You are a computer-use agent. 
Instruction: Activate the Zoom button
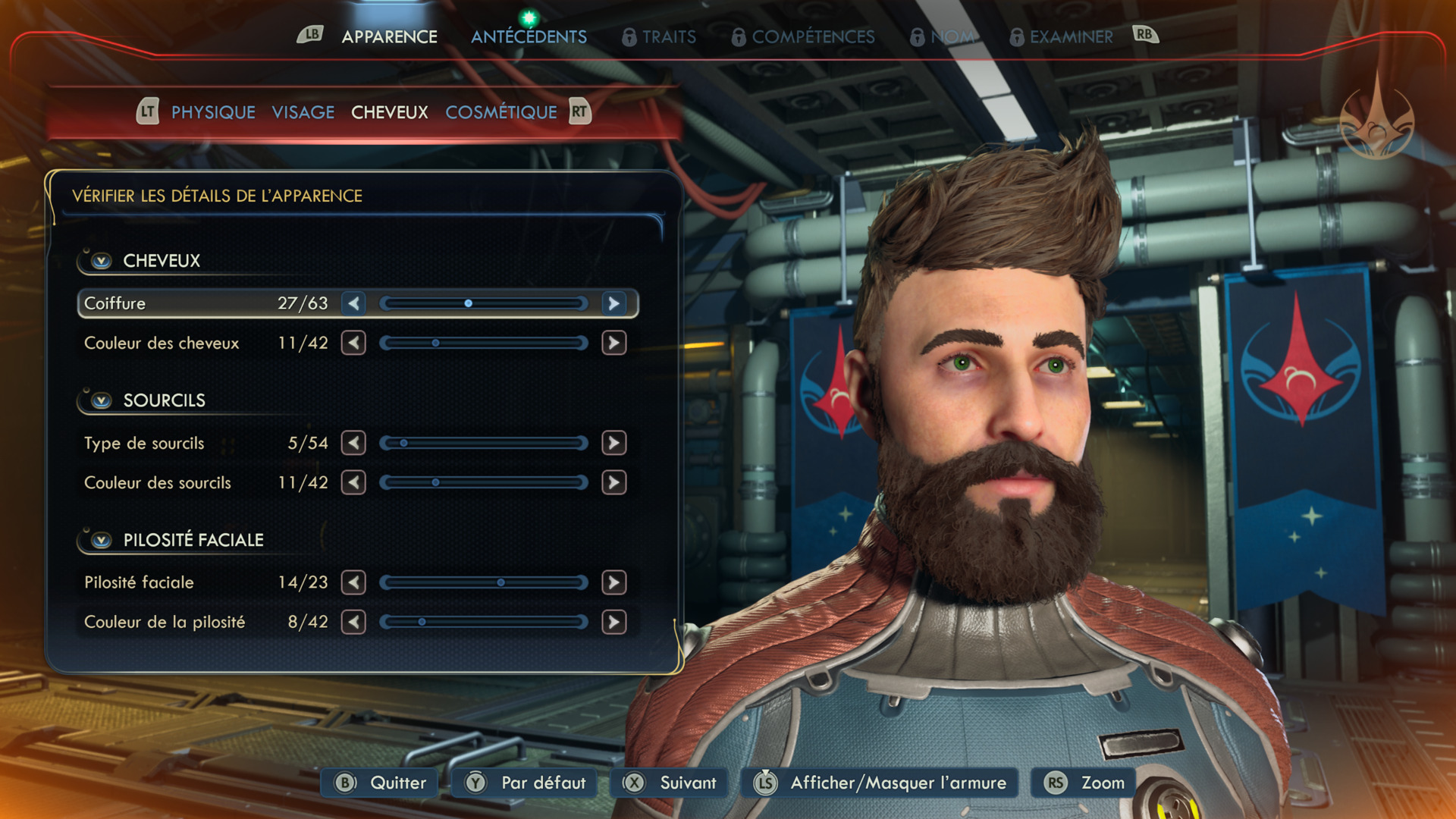(1084, 783)
